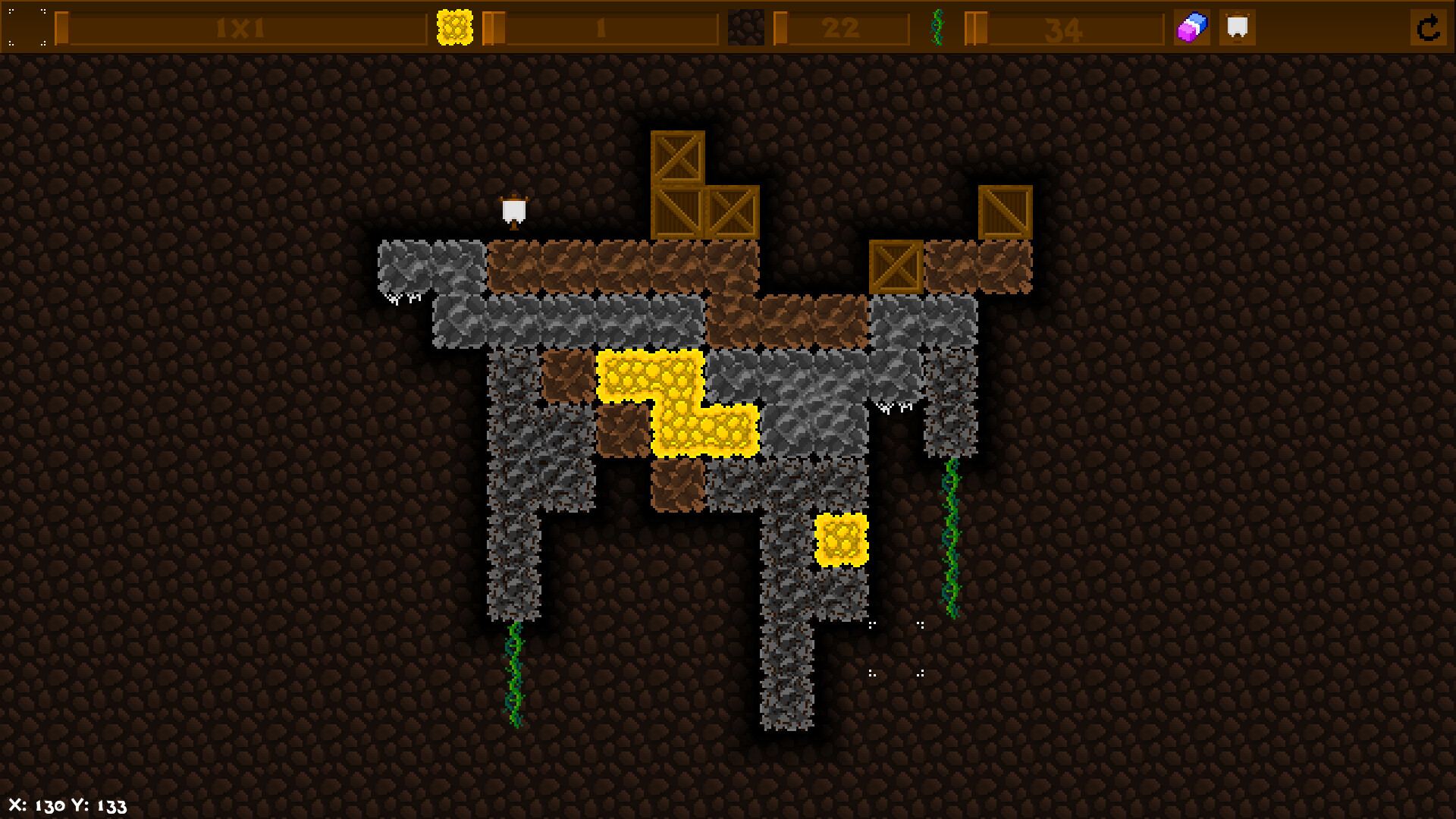Select the eraser tool in the toolbar
1456x819 pixels.
coord(1191,27)
